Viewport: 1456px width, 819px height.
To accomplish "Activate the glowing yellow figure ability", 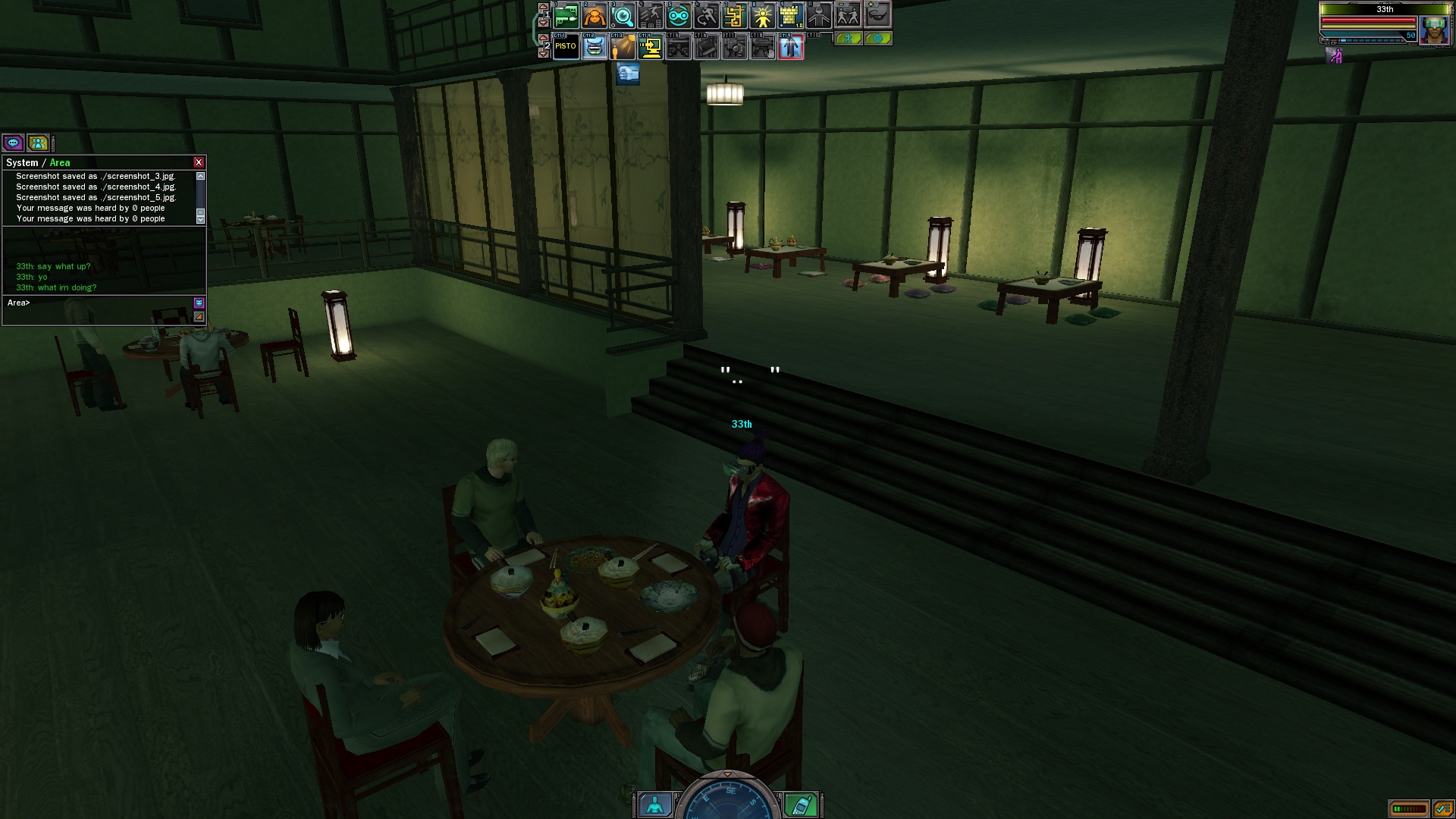I will point(763,15).
